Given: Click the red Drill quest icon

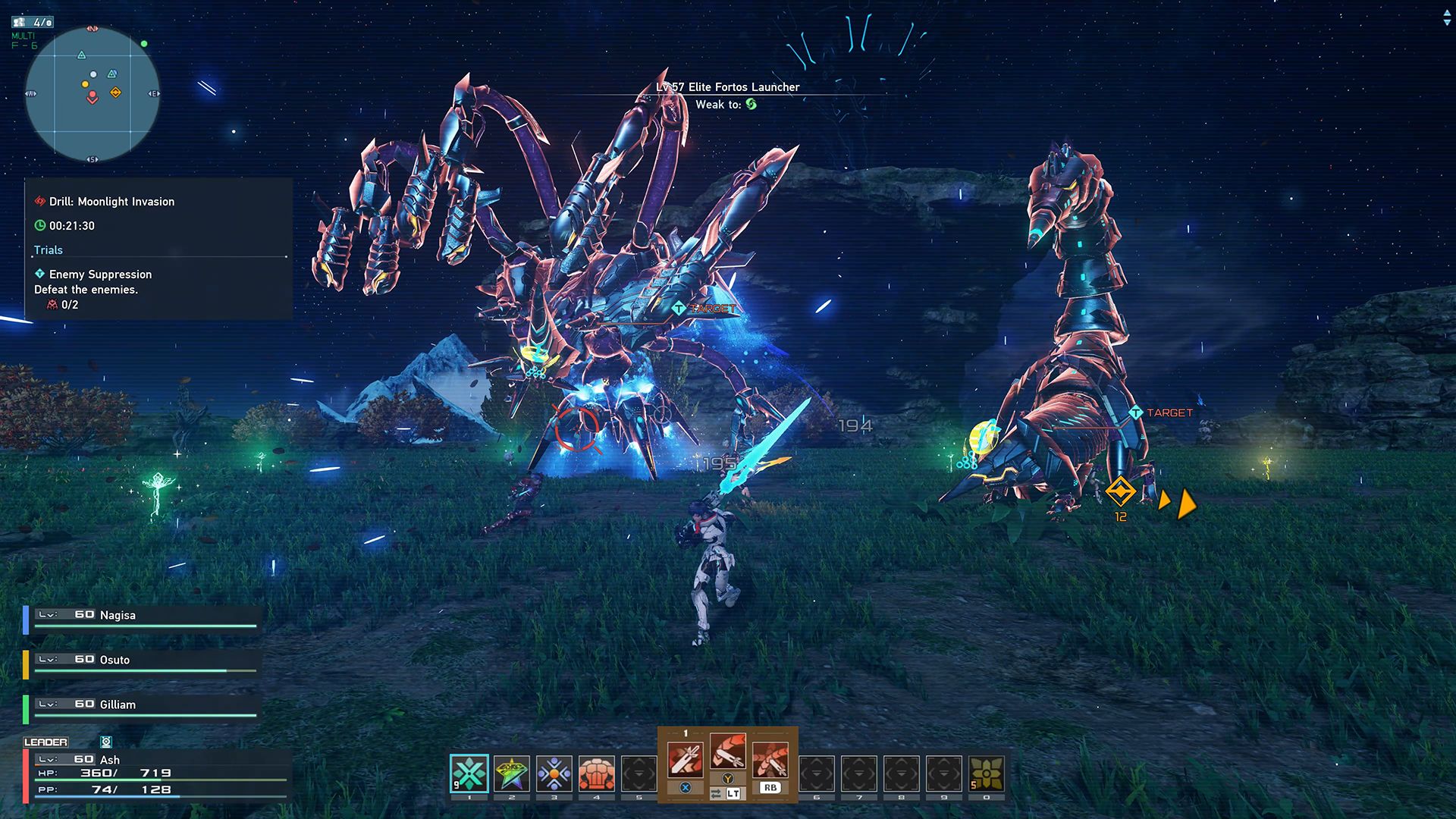Looking at the screenshot, I should tap(39, 201).
